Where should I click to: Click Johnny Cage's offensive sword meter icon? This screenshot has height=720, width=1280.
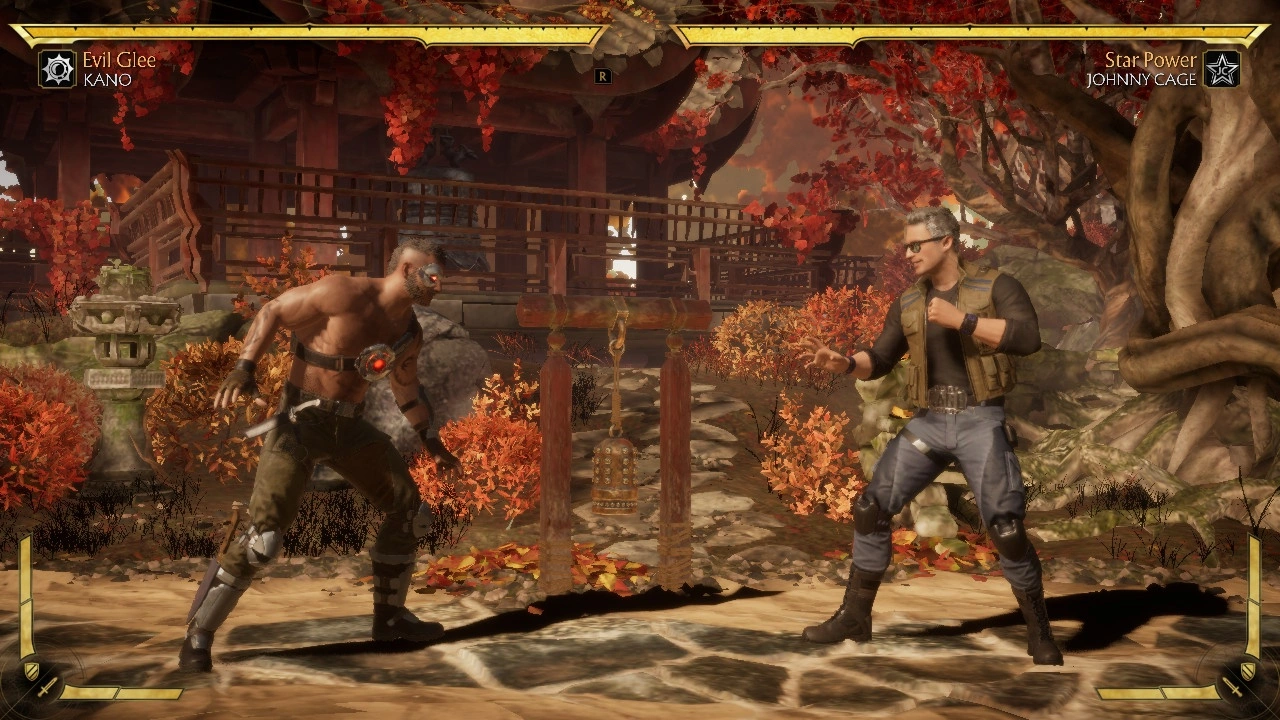[x=1233, y=689]
